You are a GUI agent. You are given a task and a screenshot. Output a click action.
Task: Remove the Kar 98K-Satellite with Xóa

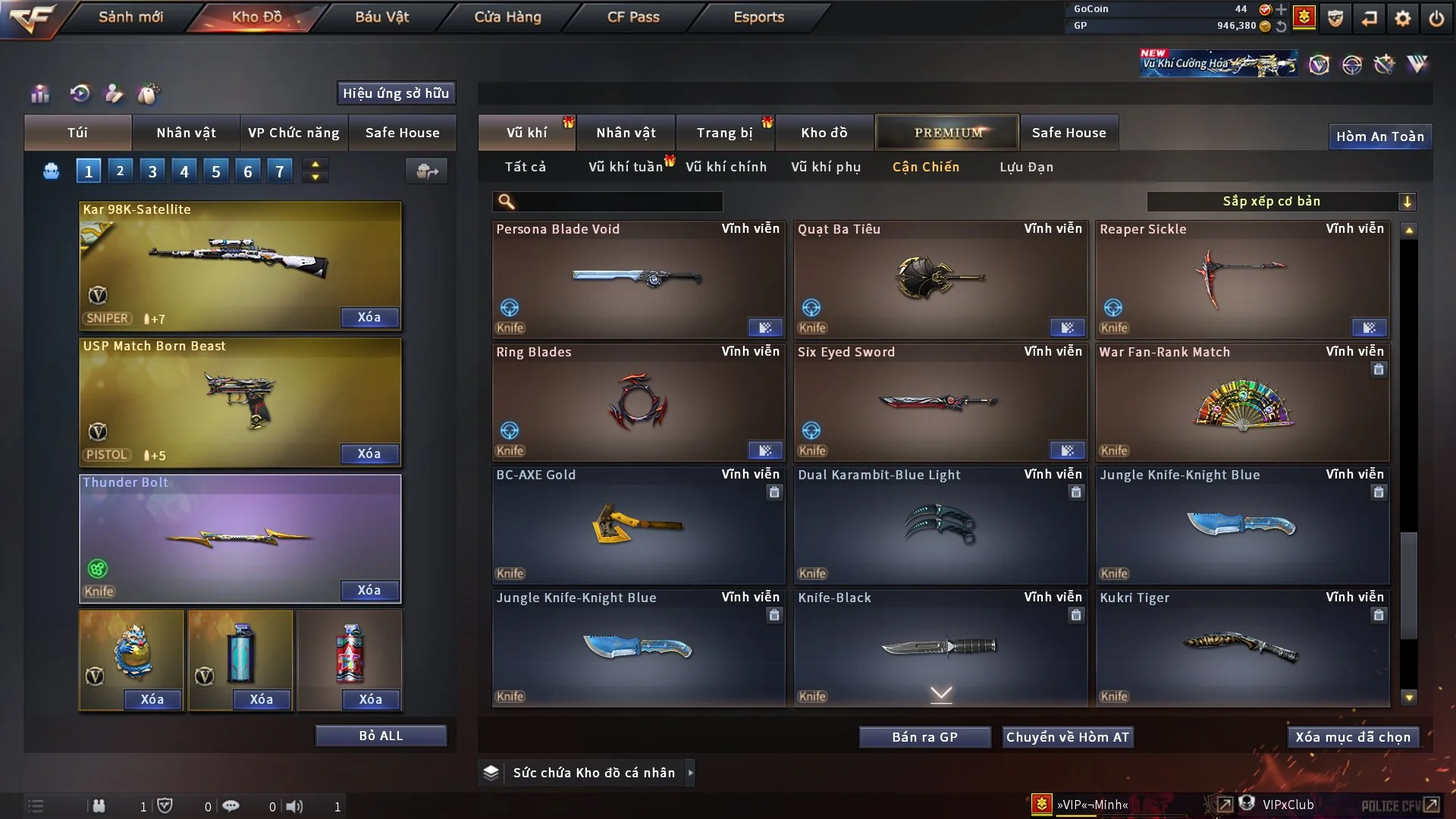(369, 318)
